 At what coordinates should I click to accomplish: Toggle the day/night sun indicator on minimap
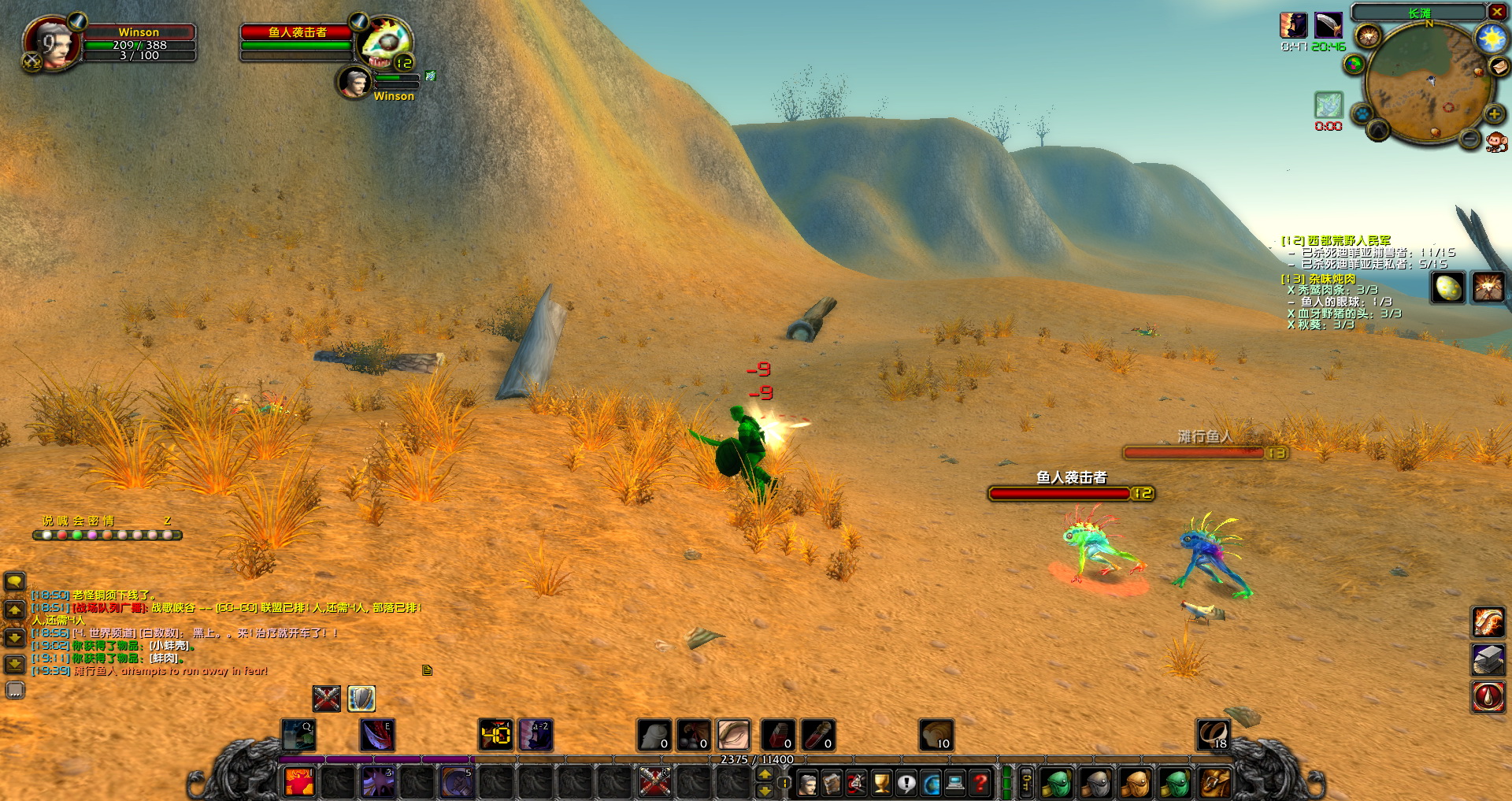pyautogui.click(x=1491, y=38)
